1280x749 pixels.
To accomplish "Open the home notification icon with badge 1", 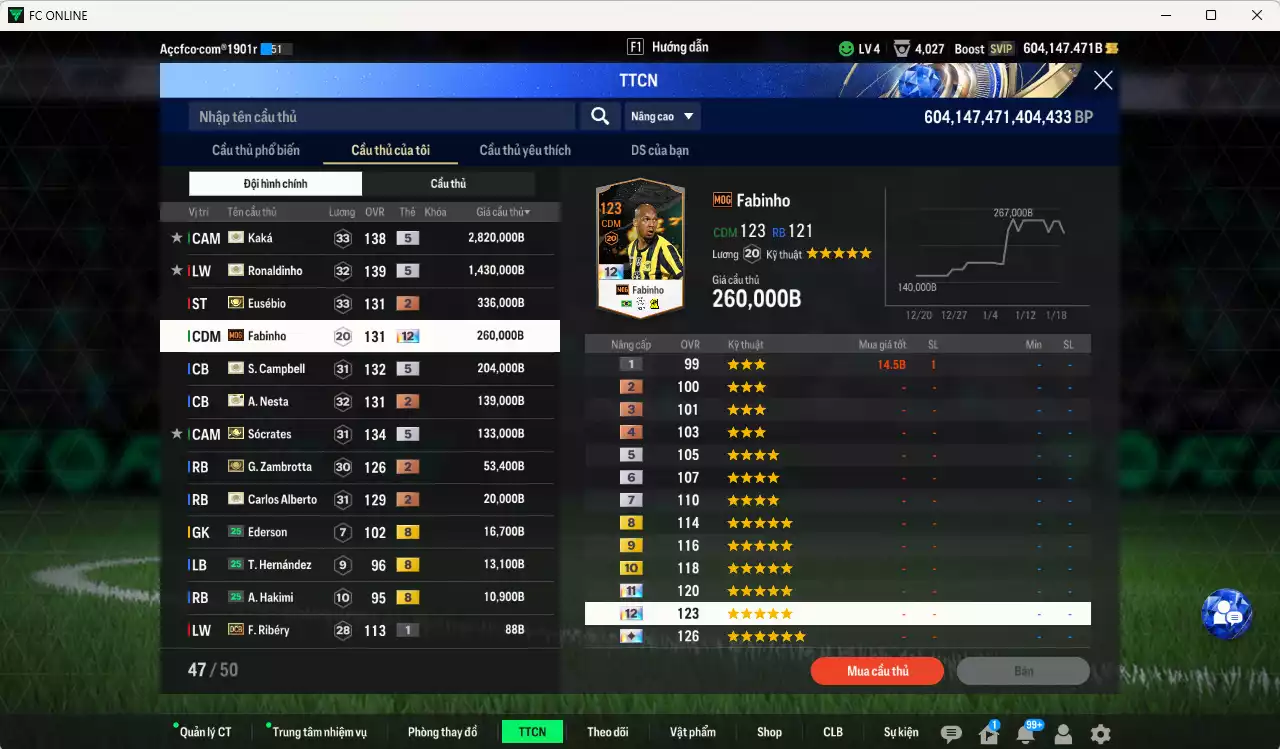I will 988,731.
